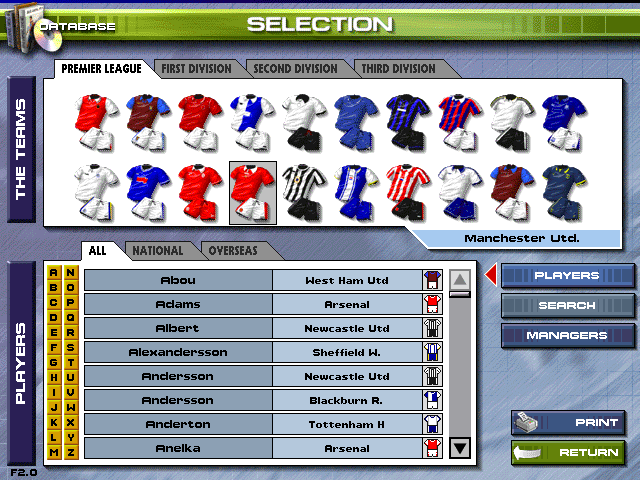Open the Second Division tab
The height and width of the screenshot is (480, 640).
pos(295,69)
